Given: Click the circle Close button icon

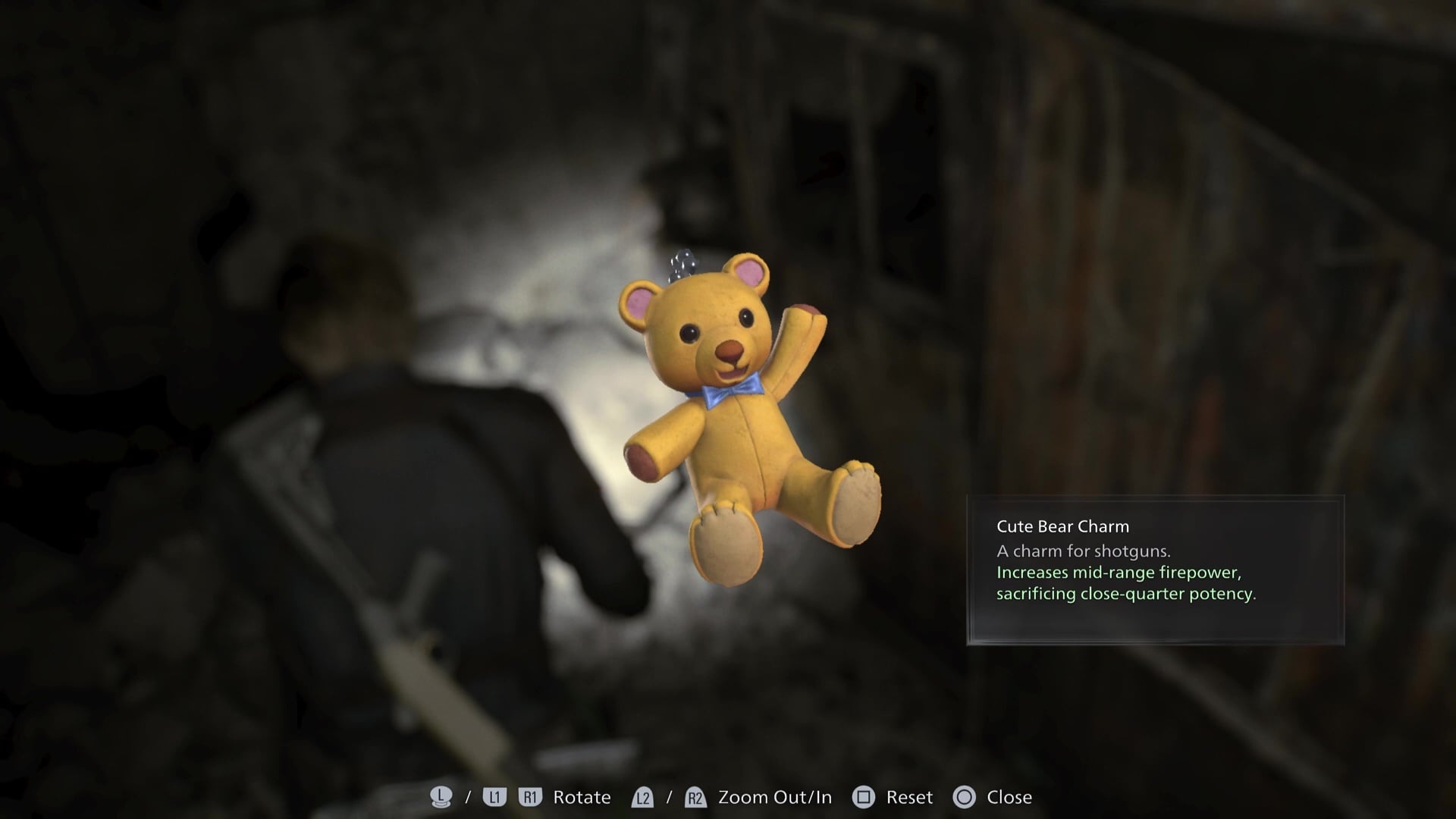Looking at the screenshot, I should pyautogui.click(x=965, y=797).
